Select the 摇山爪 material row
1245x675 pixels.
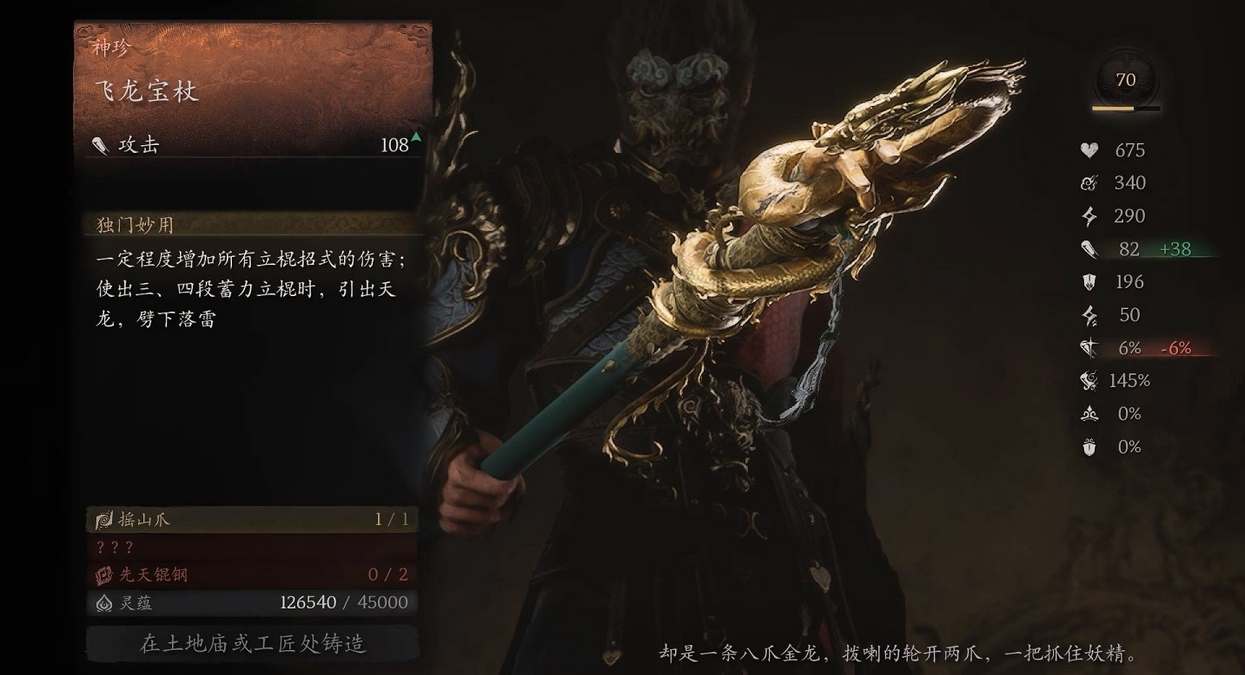click(x=252, y=520)
